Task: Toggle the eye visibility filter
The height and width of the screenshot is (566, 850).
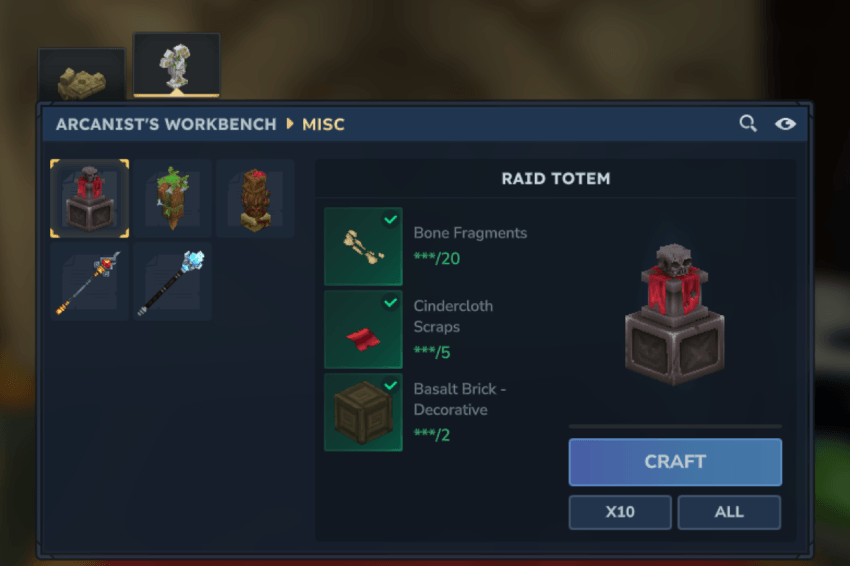Action: 785,124
